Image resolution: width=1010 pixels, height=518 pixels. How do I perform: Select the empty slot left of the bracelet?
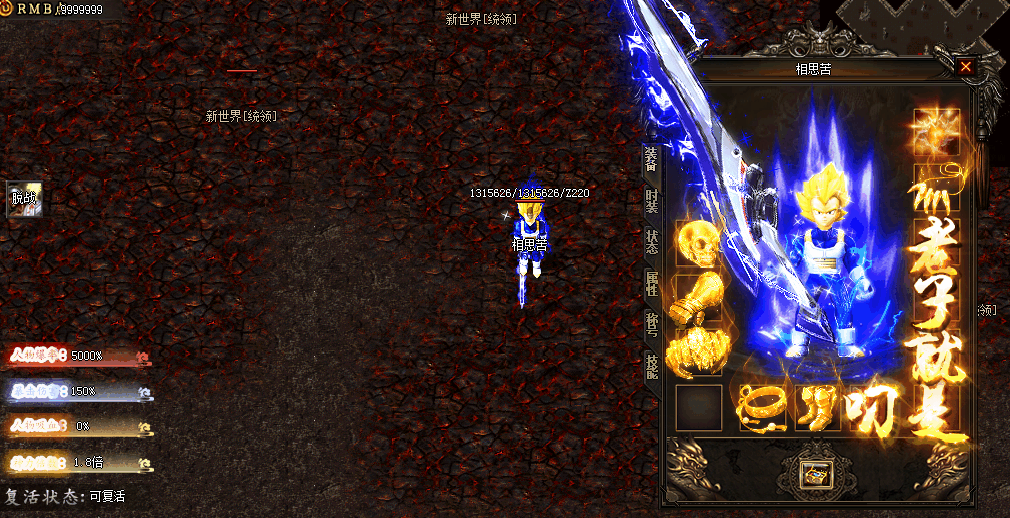point(699,407)
